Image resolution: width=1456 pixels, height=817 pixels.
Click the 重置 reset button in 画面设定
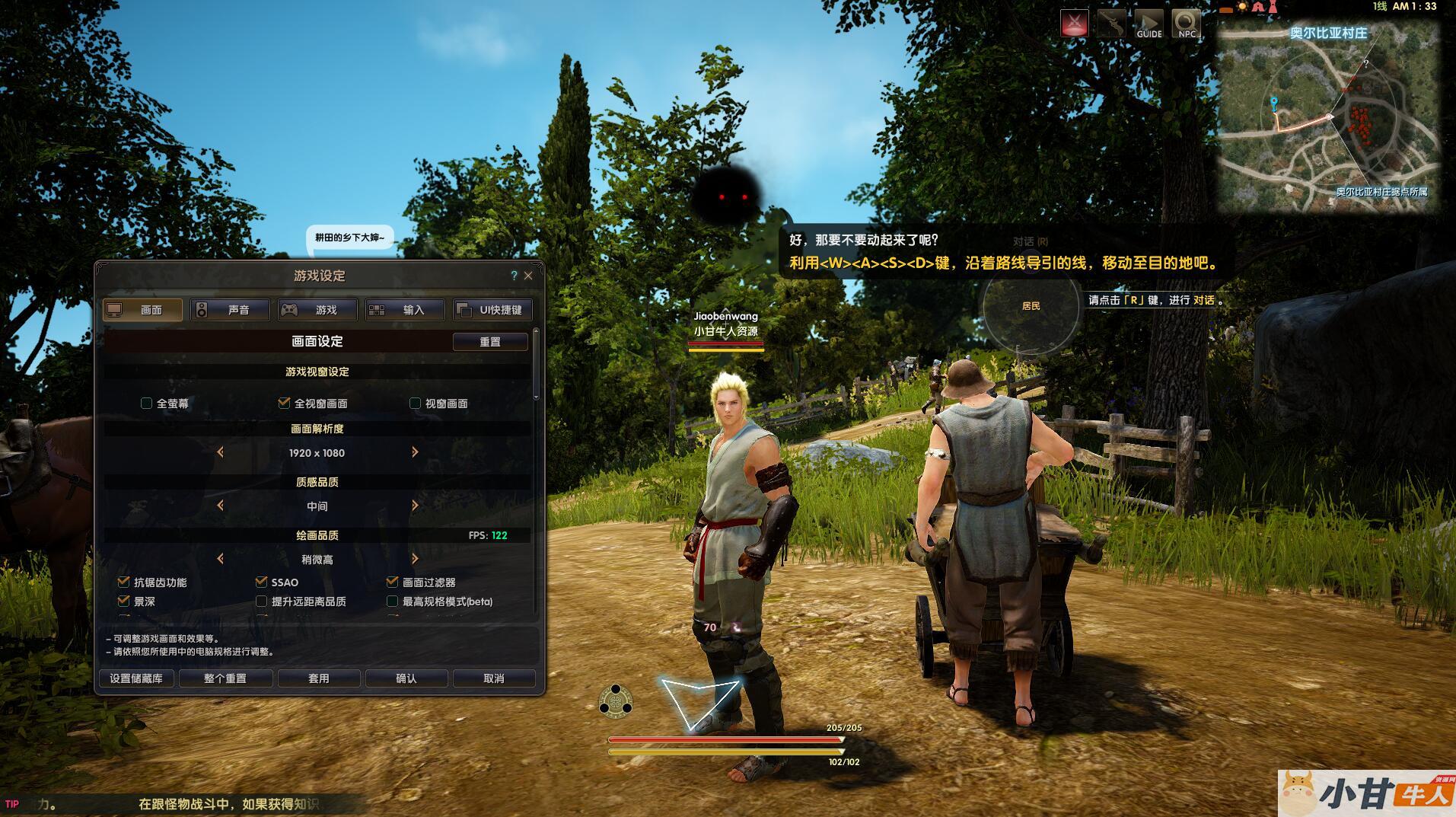tap(490, 342)
